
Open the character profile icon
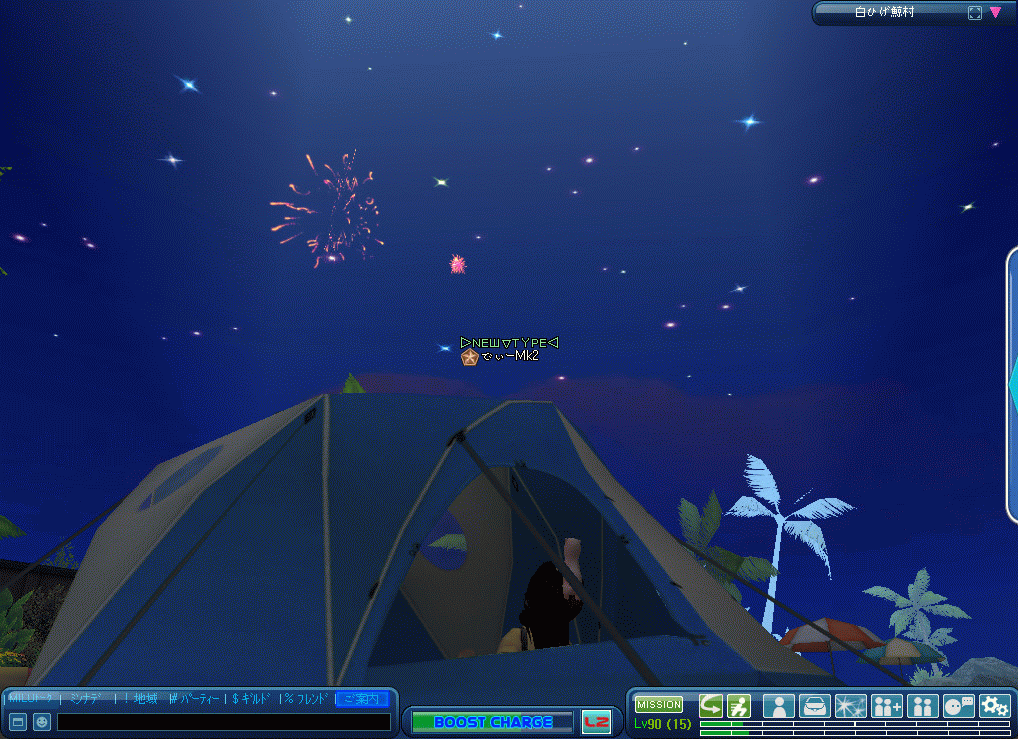coord(779,706)
